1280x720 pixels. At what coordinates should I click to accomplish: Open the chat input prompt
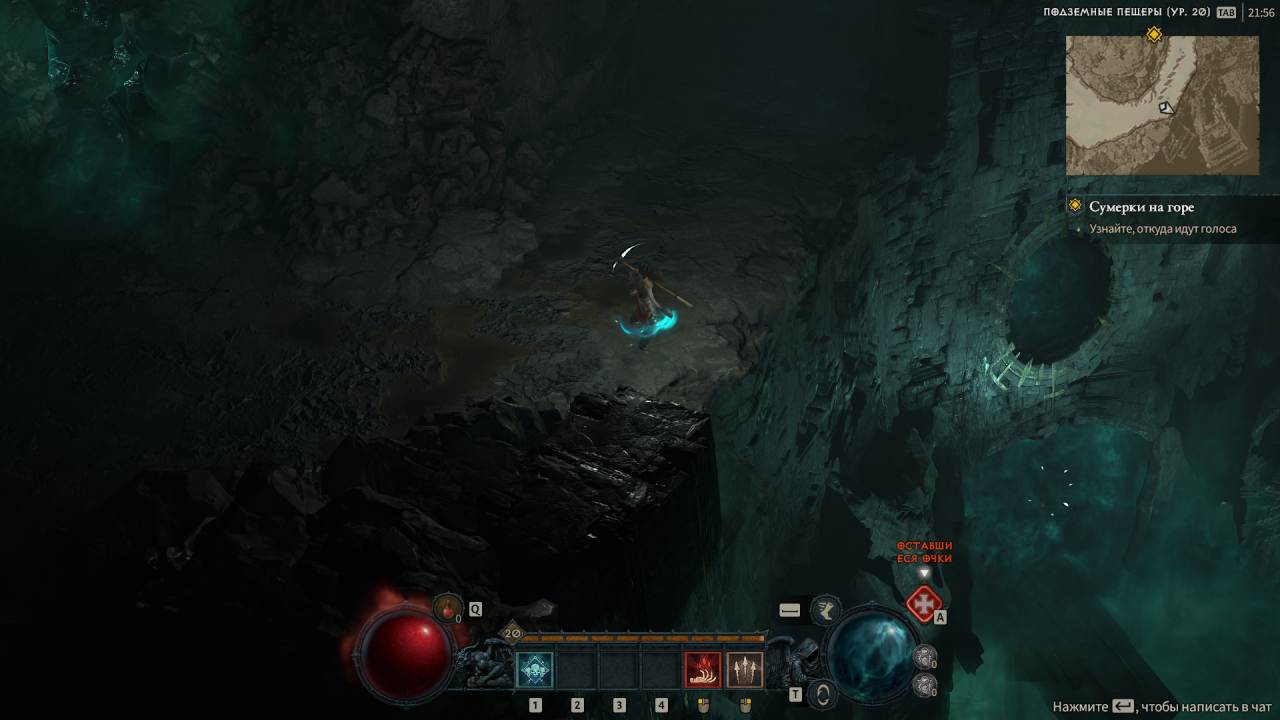tap(1162, 707)
